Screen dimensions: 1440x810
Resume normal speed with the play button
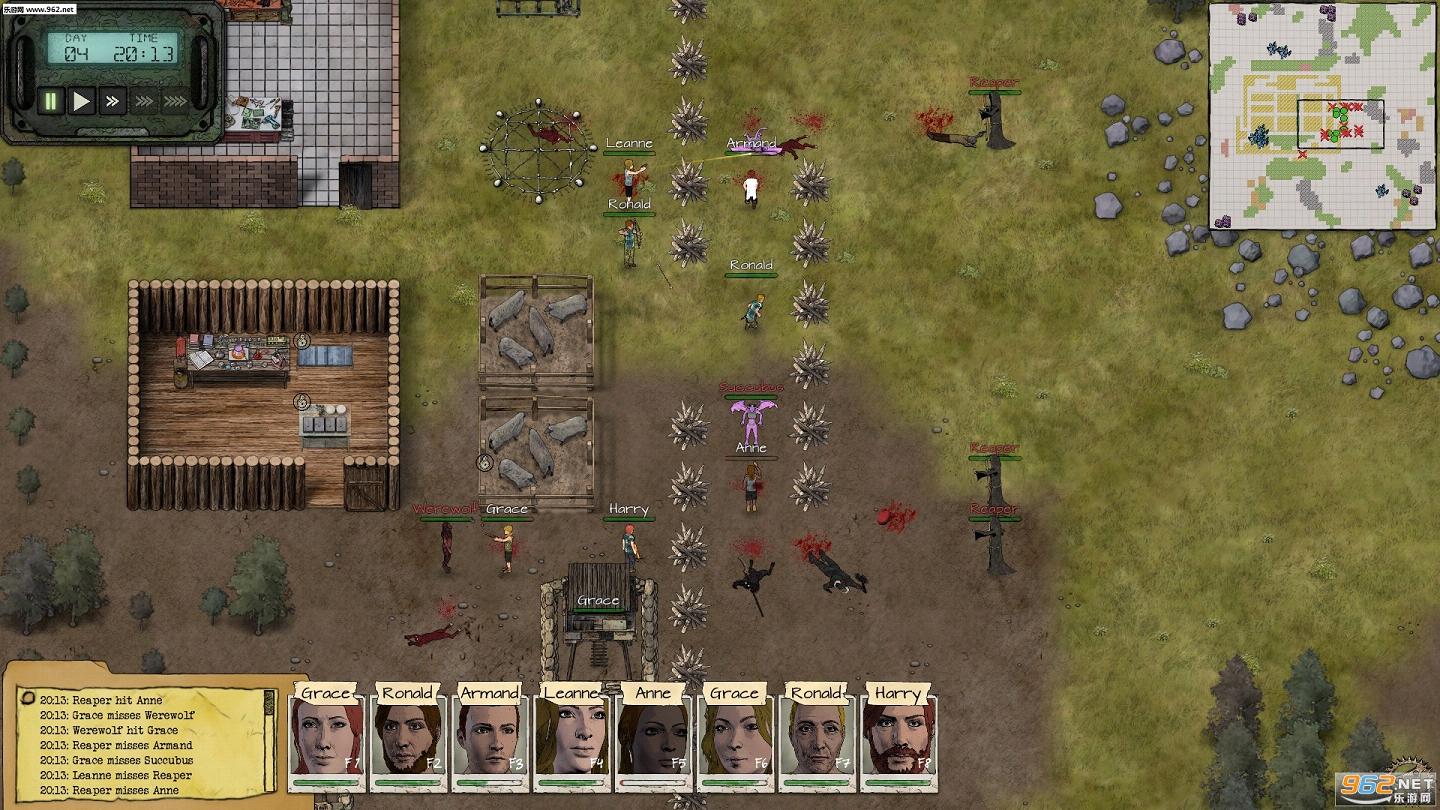pos(82,101)
